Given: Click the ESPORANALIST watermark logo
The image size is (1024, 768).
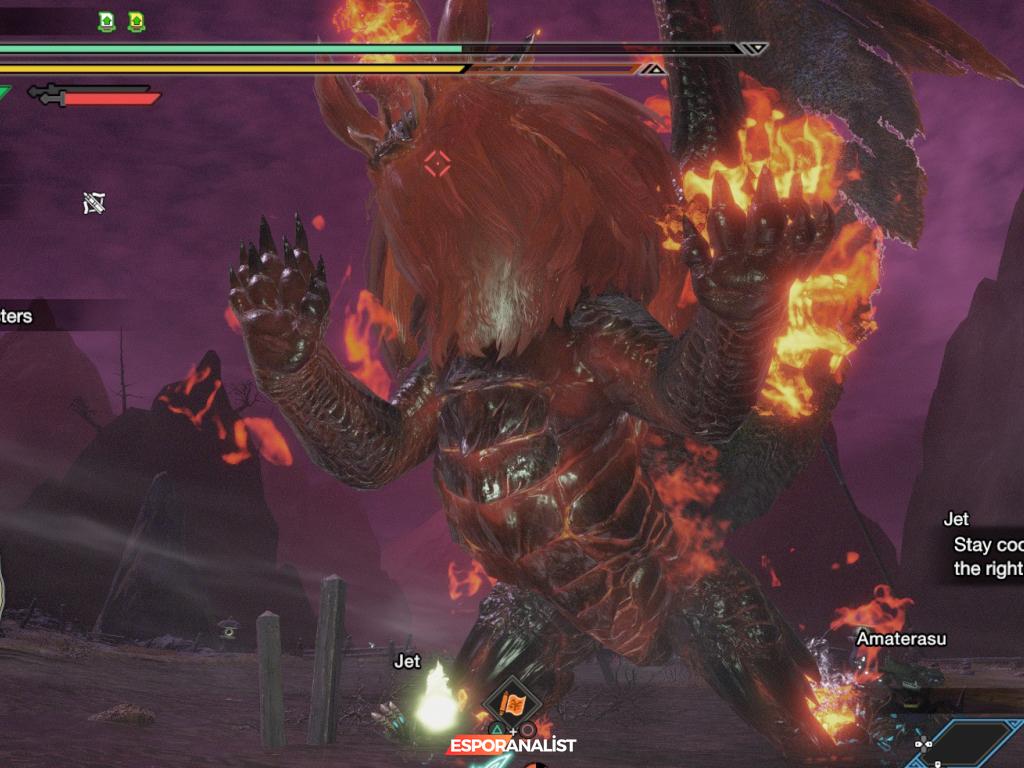Looking at the screenshot, I should [x=512, y=746].
